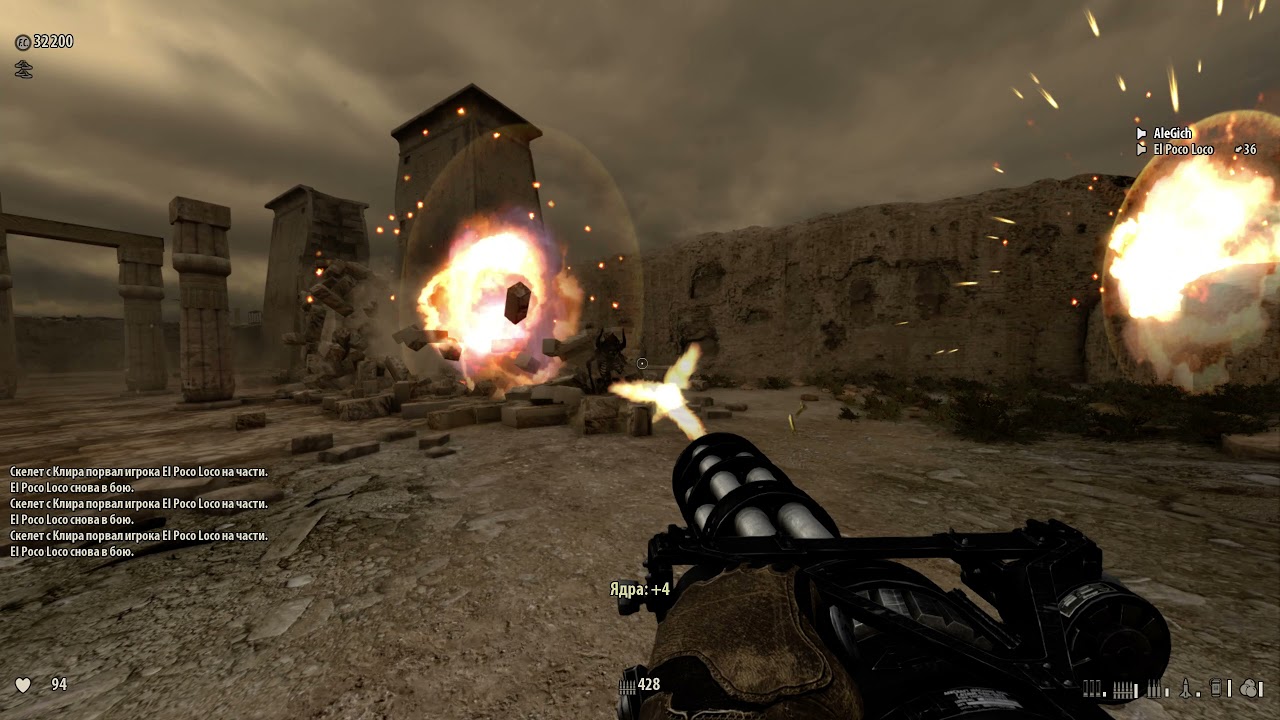Click the F.C. score coin icon

[x=22, y=42]
